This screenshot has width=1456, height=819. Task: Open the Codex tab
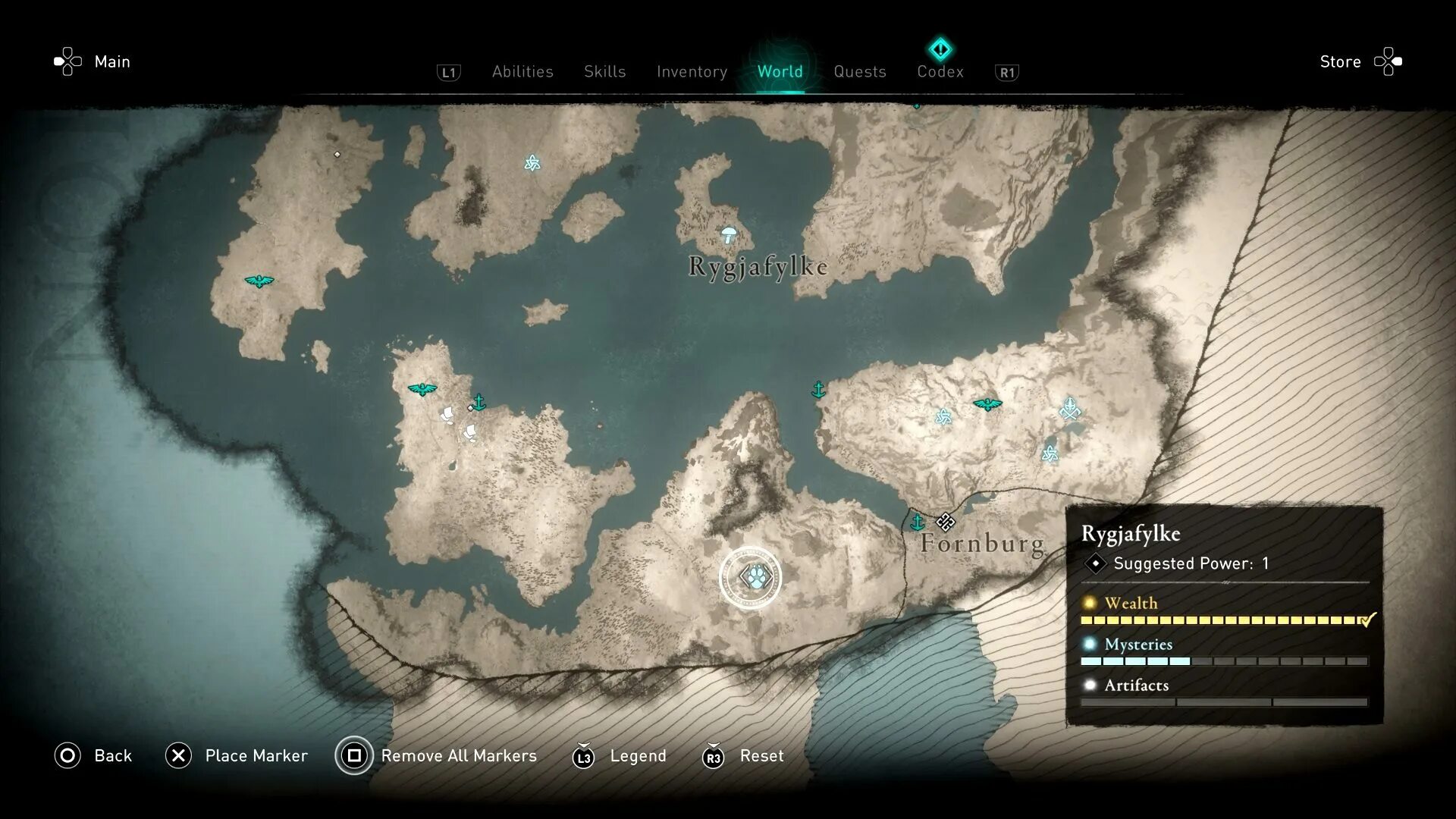pos(940,71)
